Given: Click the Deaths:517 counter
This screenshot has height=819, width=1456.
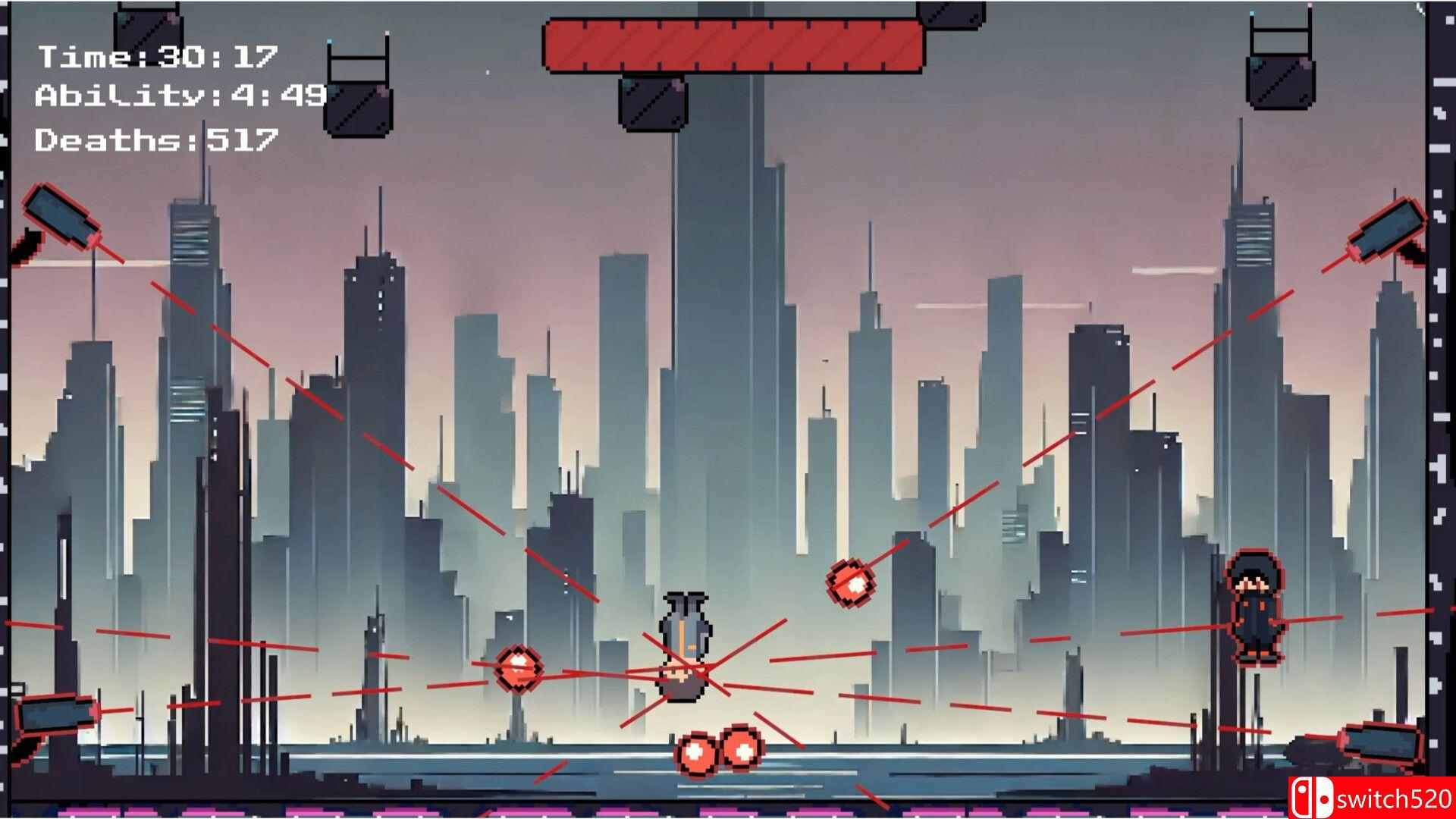Looking at the screenshot, I should (155, 139).
